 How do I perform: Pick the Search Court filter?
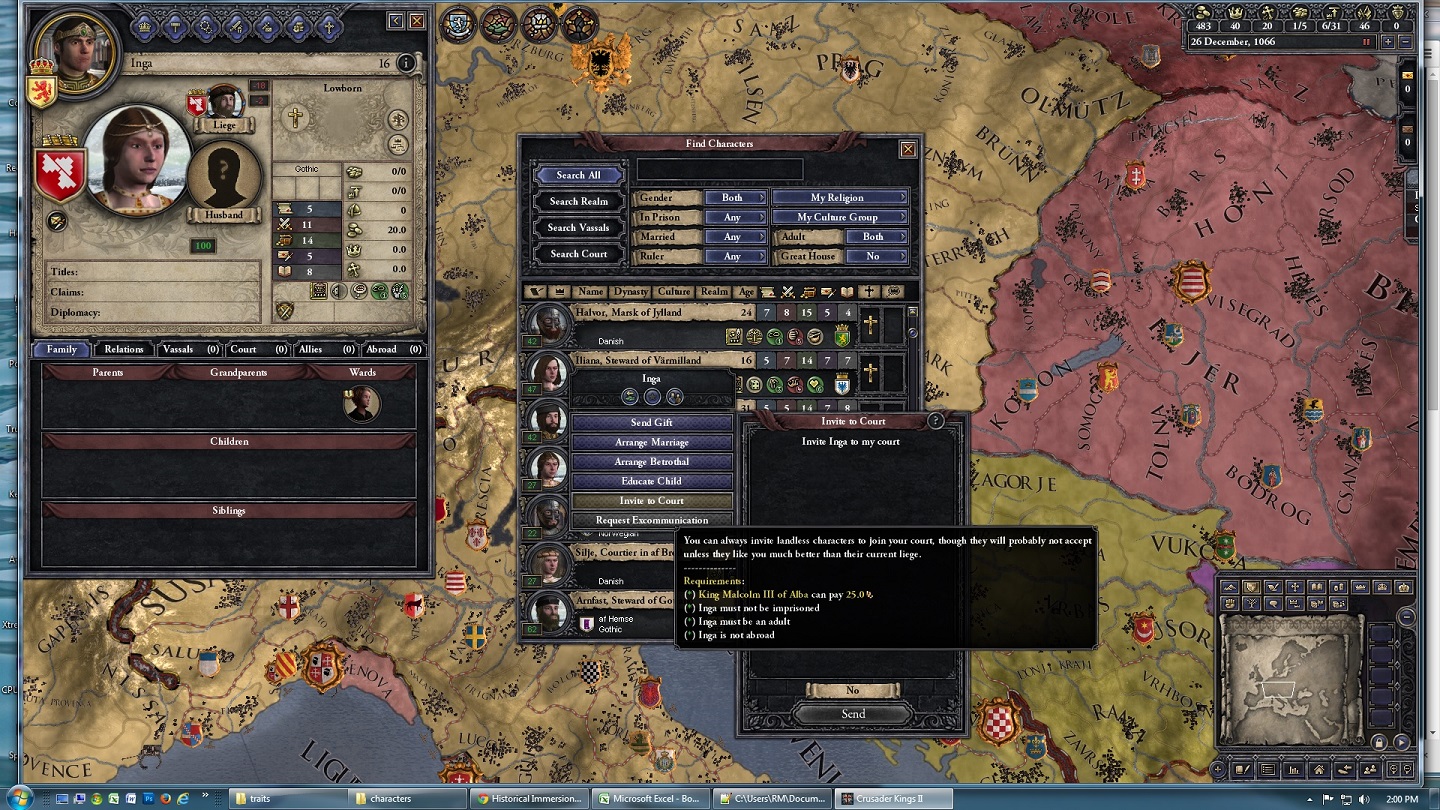click(x=578, y=254)
